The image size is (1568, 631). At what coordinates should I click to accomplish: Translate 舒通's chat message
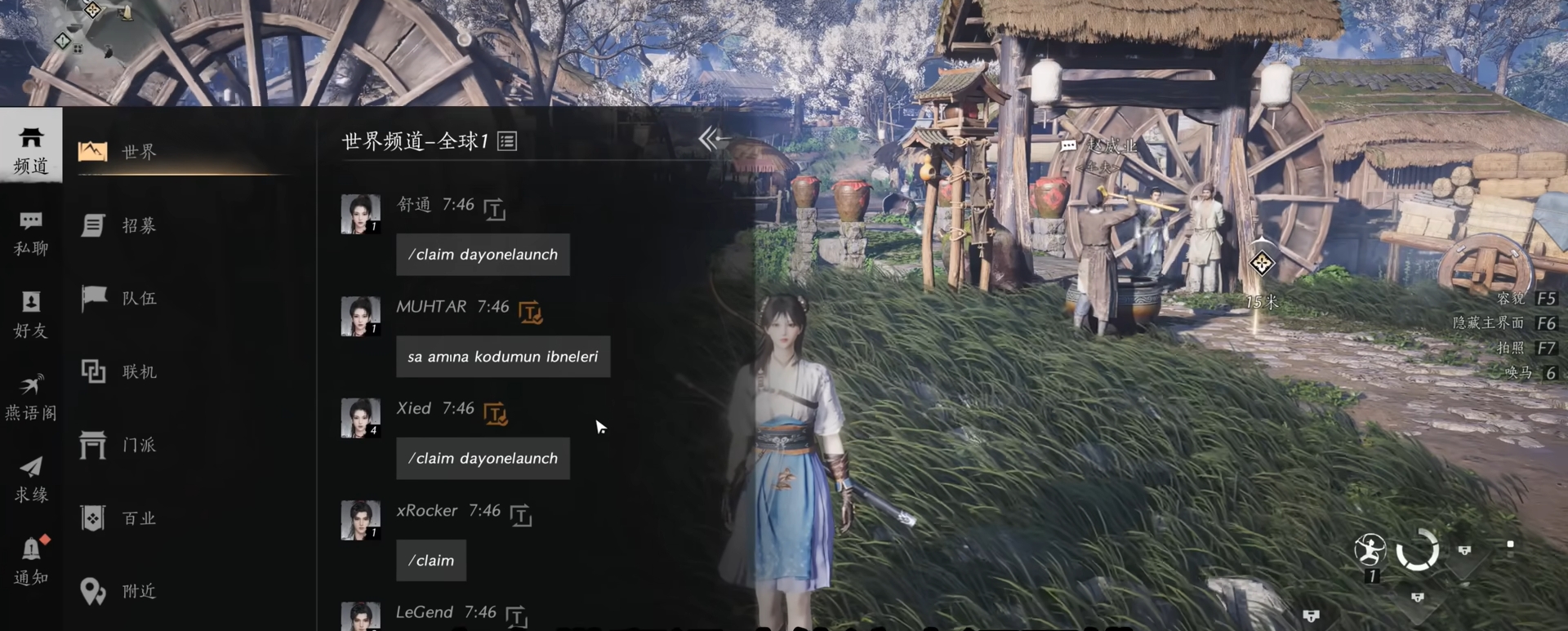click(x=495, y=209)
